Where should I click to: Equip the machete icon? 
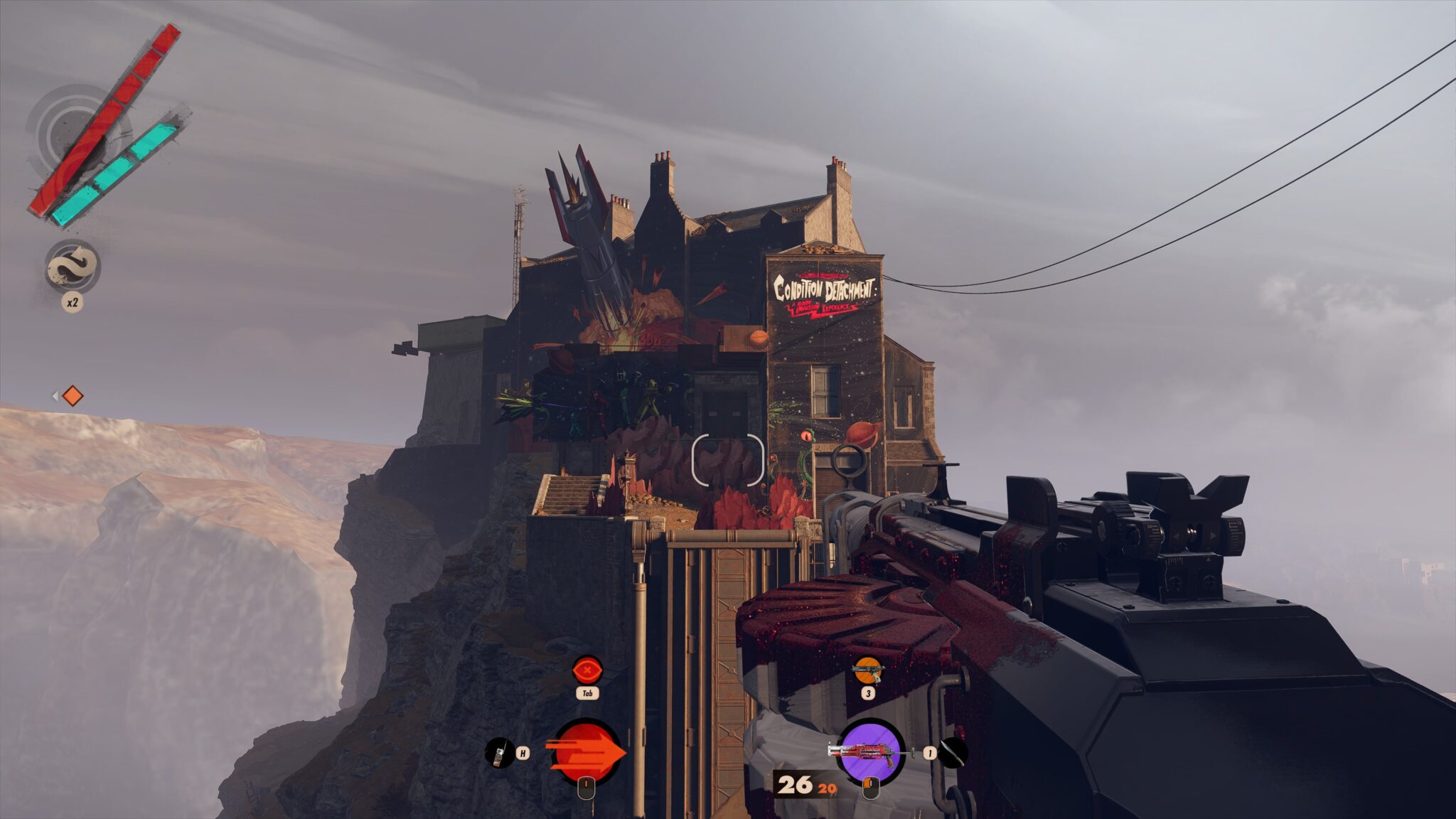[953, 753]
